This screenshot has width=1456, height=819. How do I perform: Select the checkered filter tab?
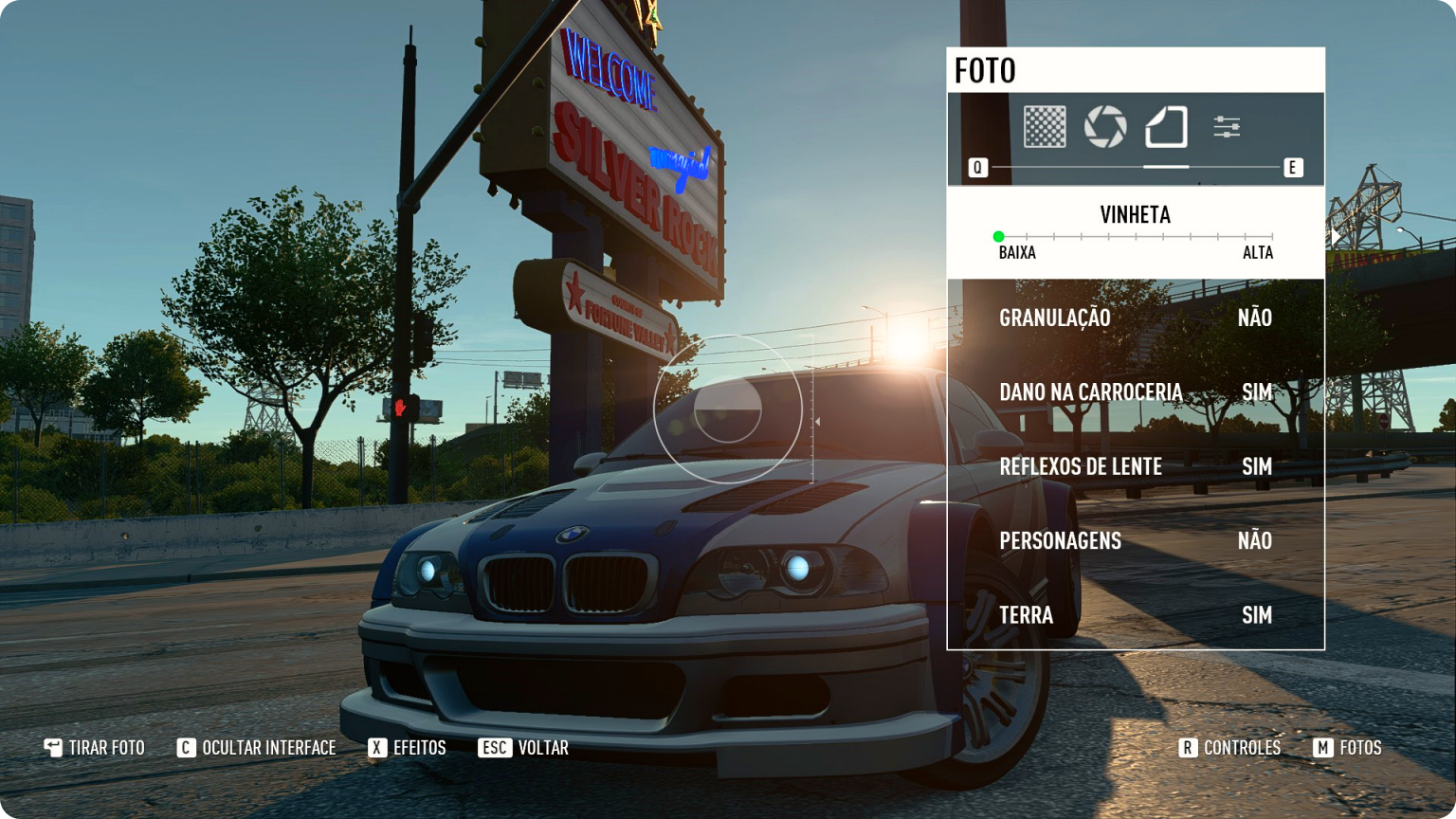[1045, 126]
